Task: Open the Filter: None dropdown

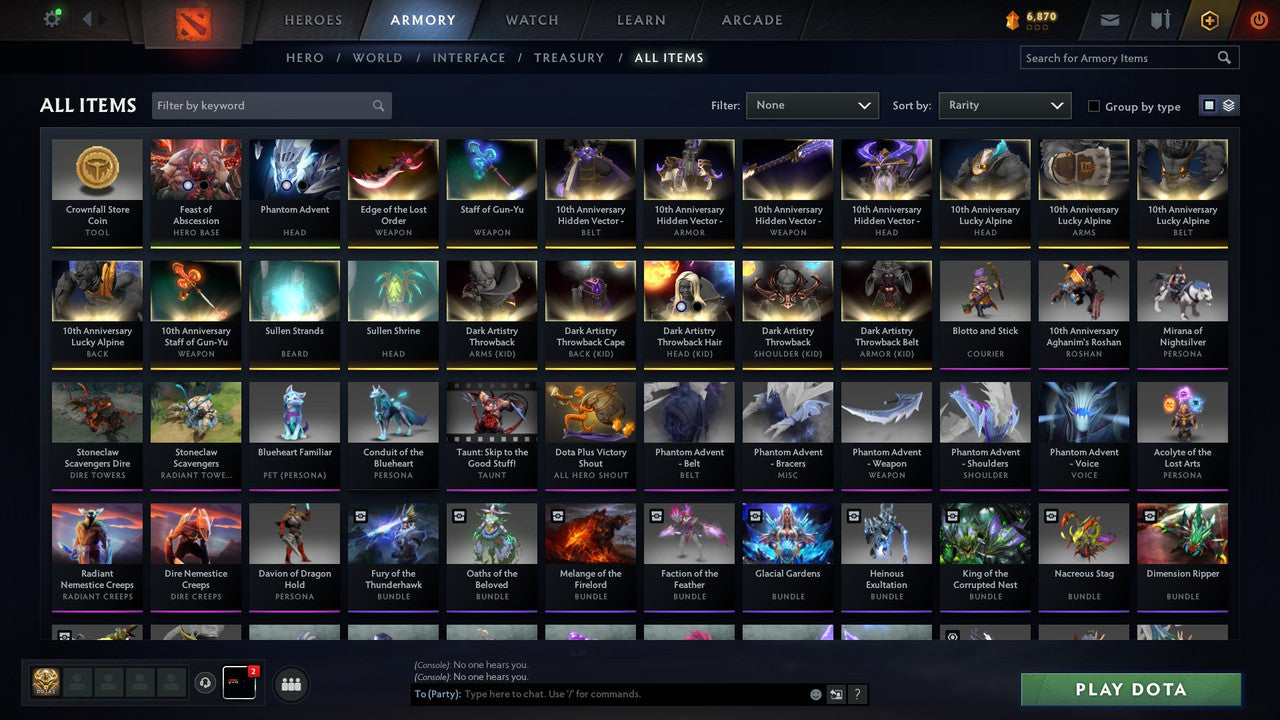Action: [812, 105]
